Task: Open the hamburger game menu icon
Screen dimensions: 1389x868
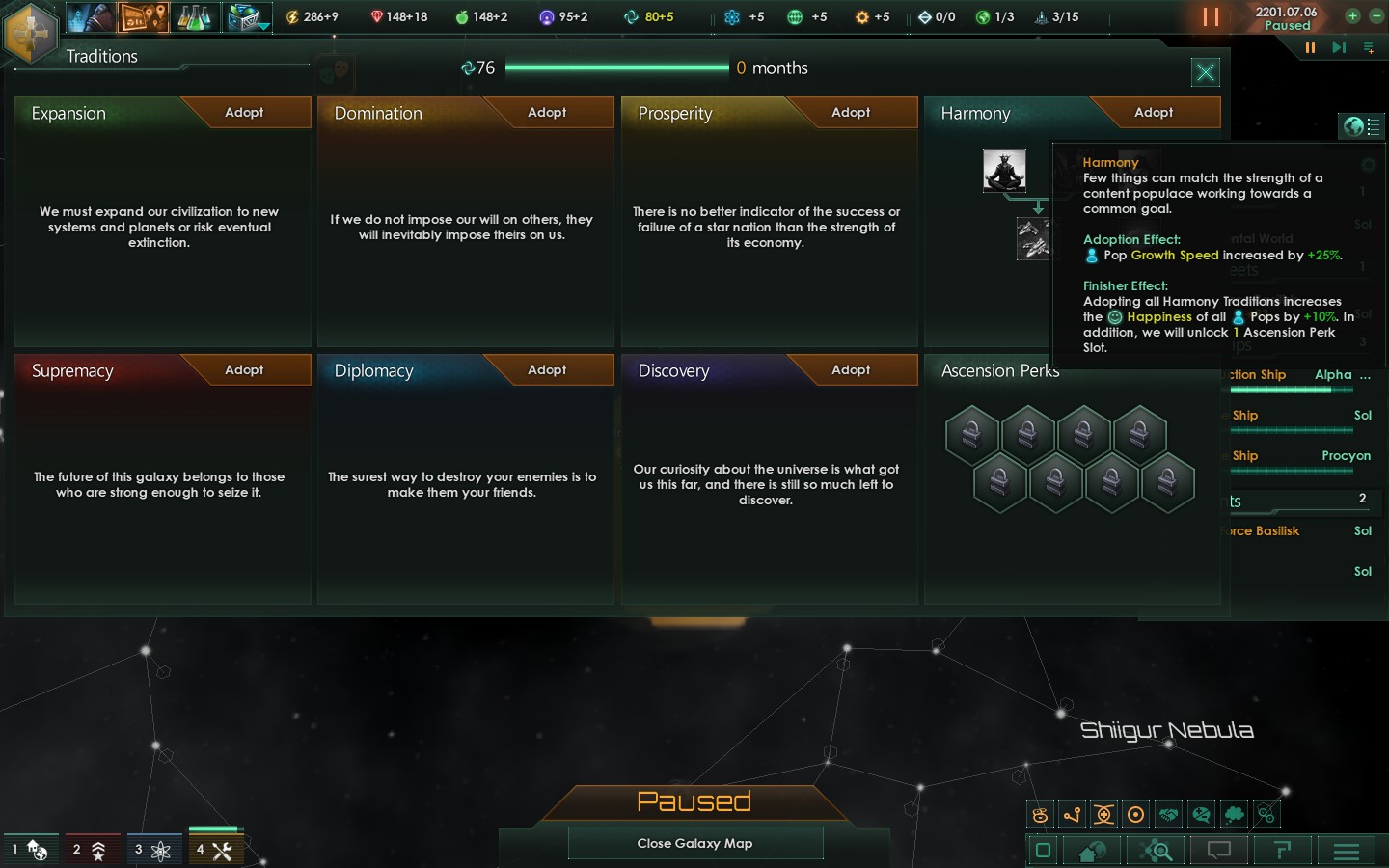Action: (x=1346, y=851)
